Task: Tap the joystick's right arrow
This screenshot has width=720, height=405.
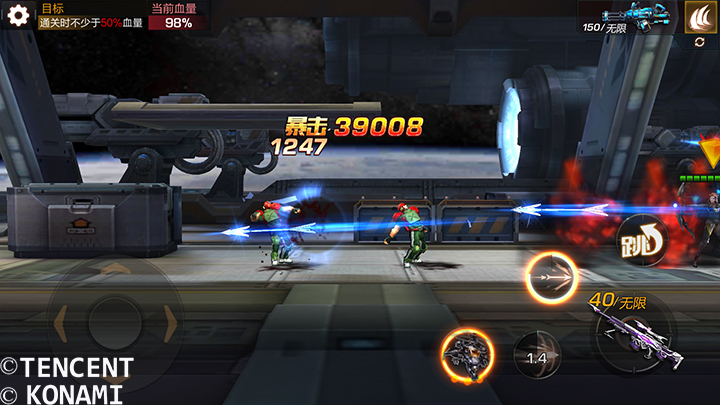Action: point(168,322)
